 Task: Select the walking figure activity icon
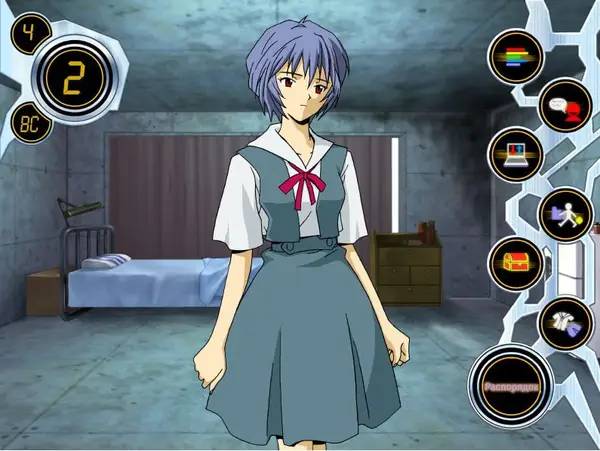point(564,214)
